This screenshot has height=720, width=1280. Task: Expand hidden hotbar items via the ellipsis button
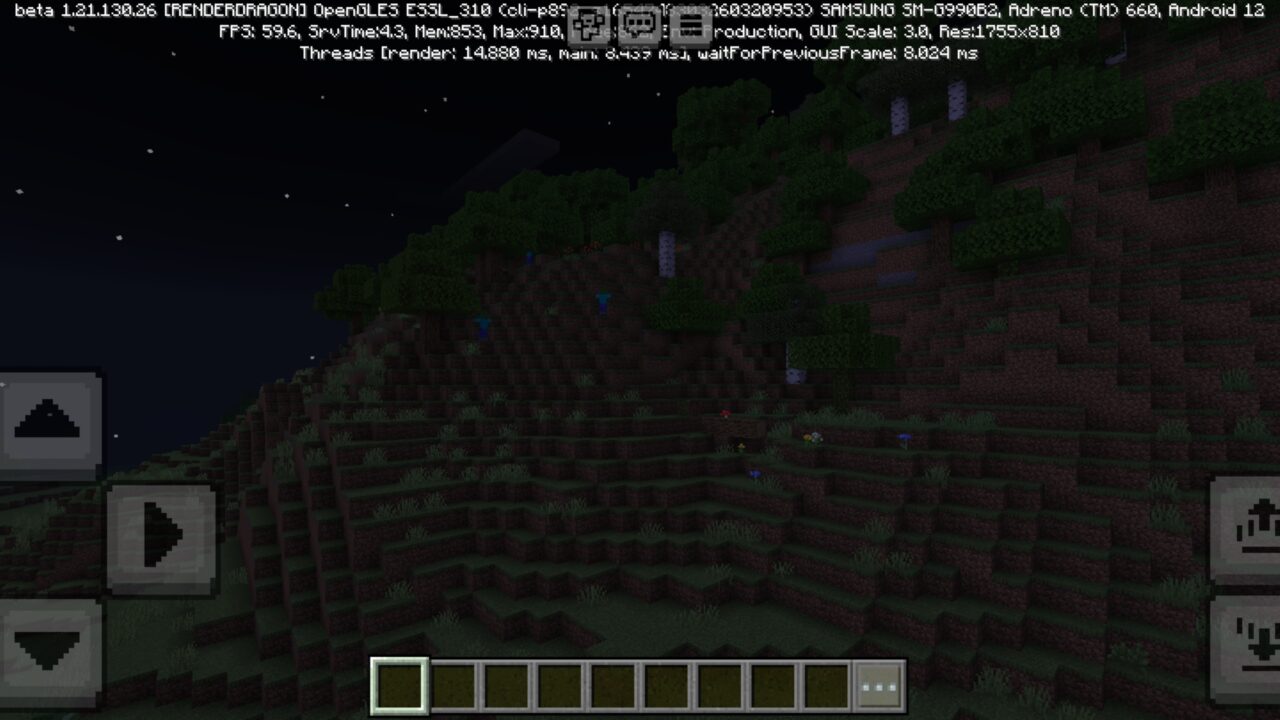click(x=880, y=683)
